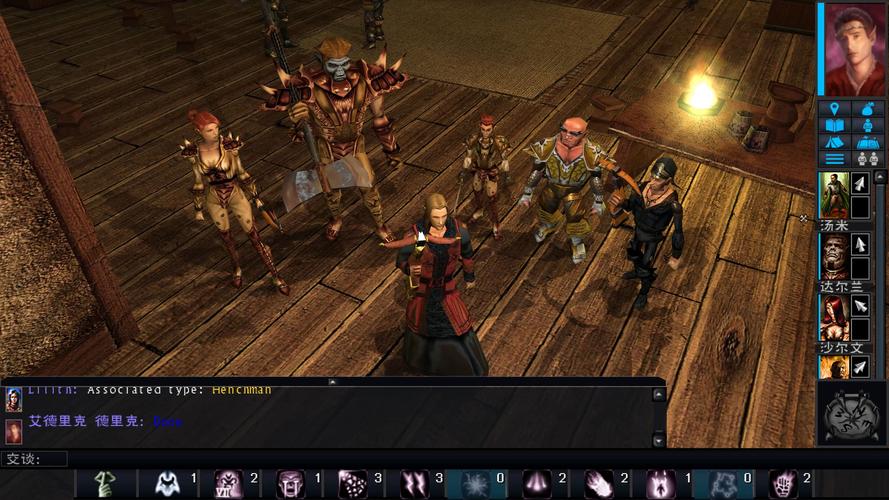Click the player character portrait
The image size is (889, 500).
(x=853, y=48)
